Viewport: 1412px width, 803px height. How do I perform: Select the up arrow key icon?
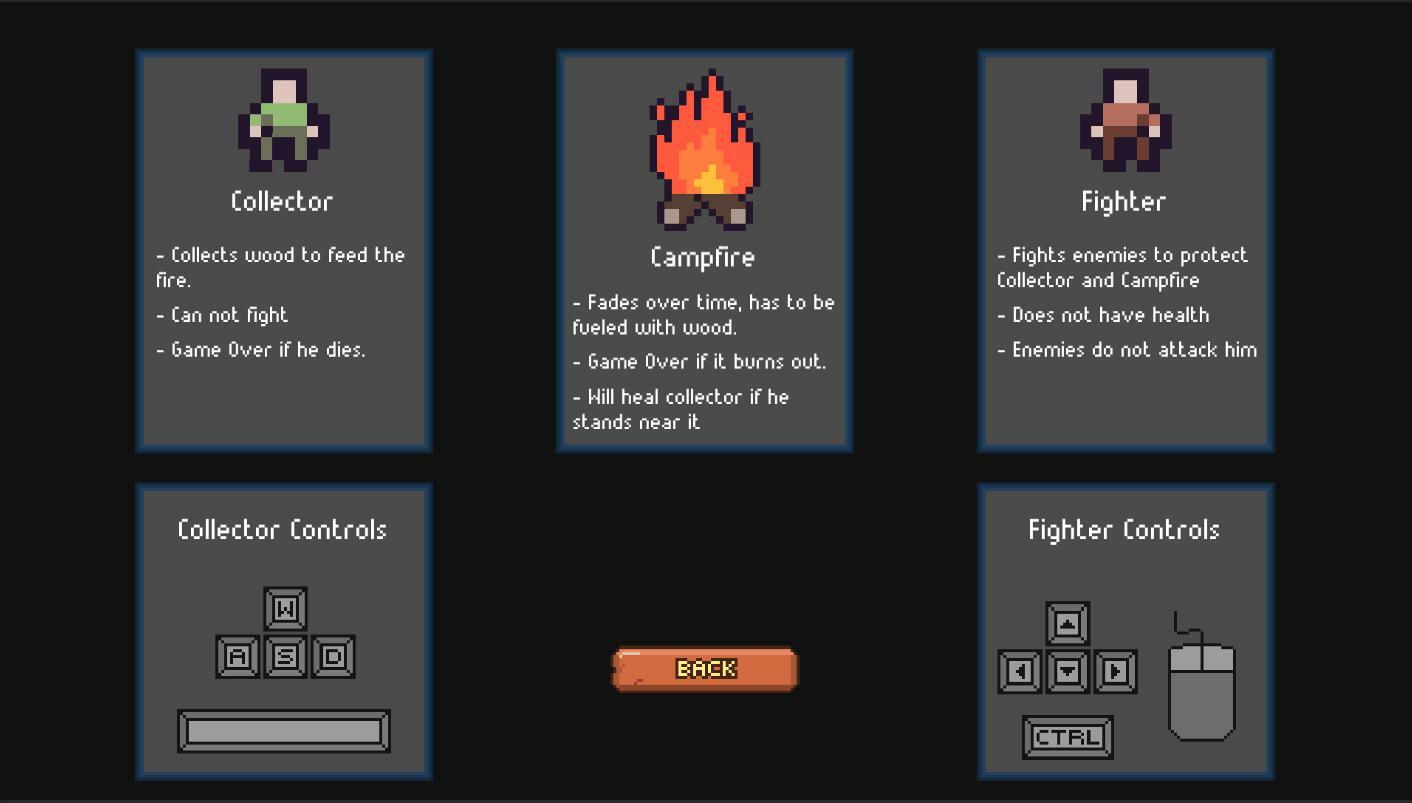(1067, 622)
